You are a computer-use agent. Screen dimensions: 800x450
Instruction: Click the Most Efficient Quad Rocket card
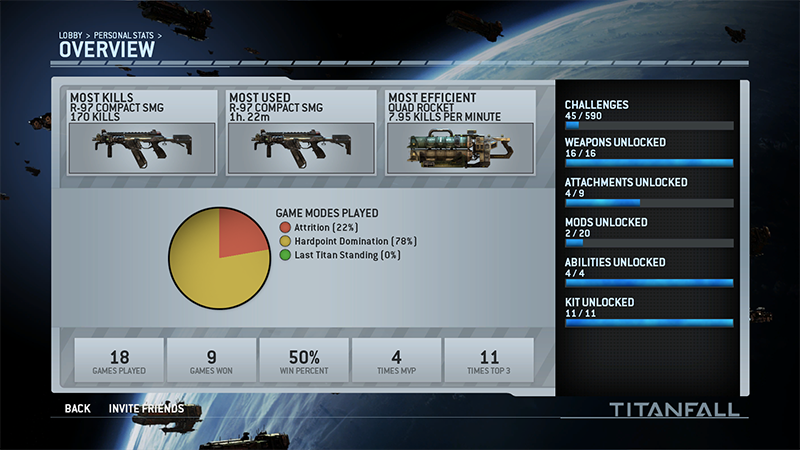[460, 133]
